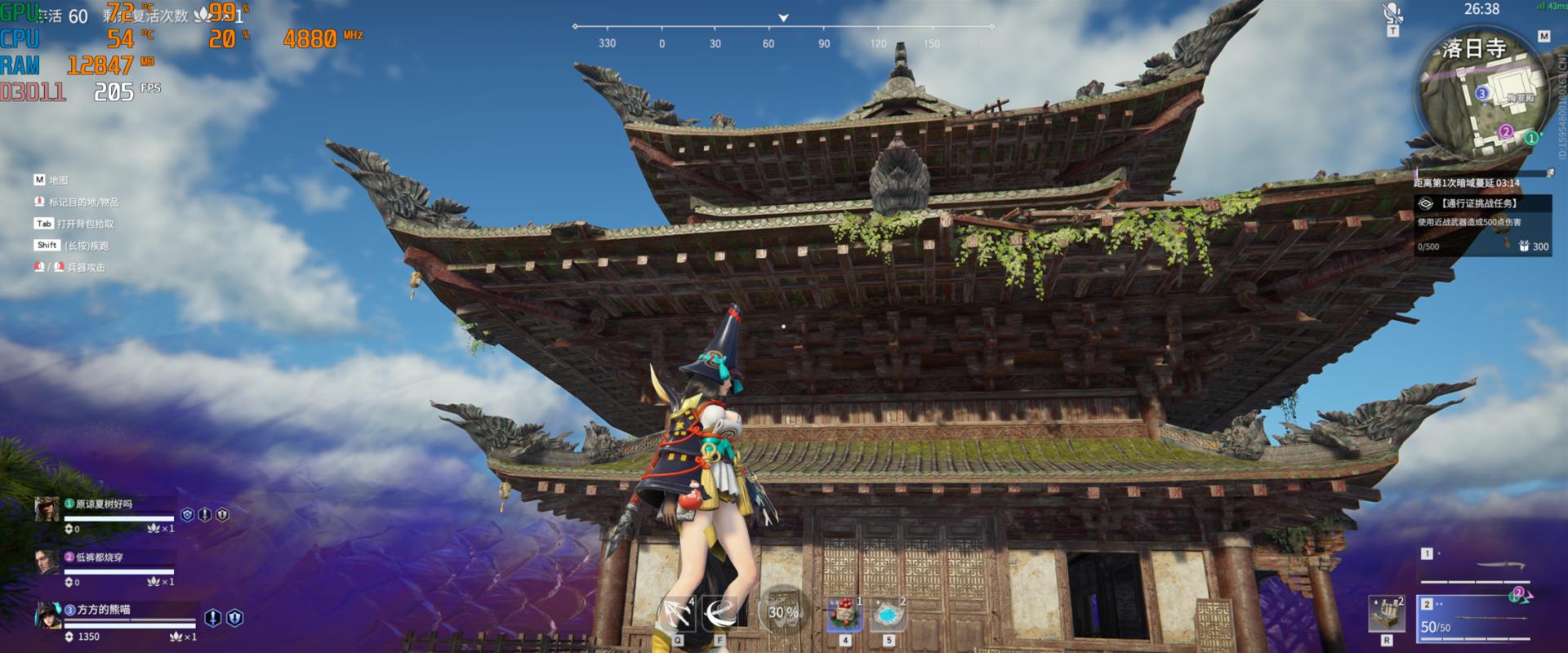
Task: Click the purple teammate marker 2 on minimap
Action: coord(1506,131)
